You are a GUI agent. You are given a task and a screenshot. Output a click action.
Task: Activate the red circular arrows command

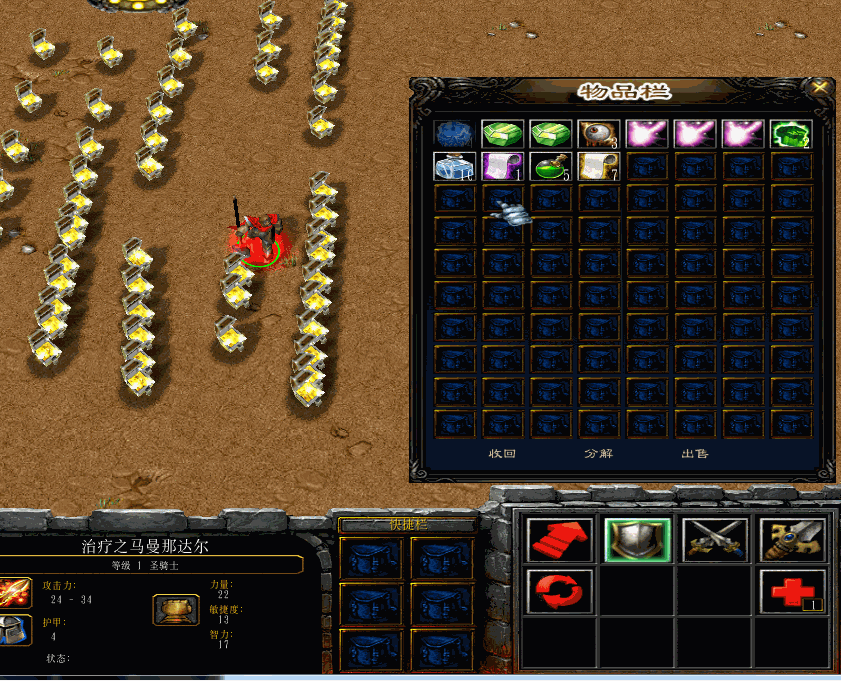(559, 591)
